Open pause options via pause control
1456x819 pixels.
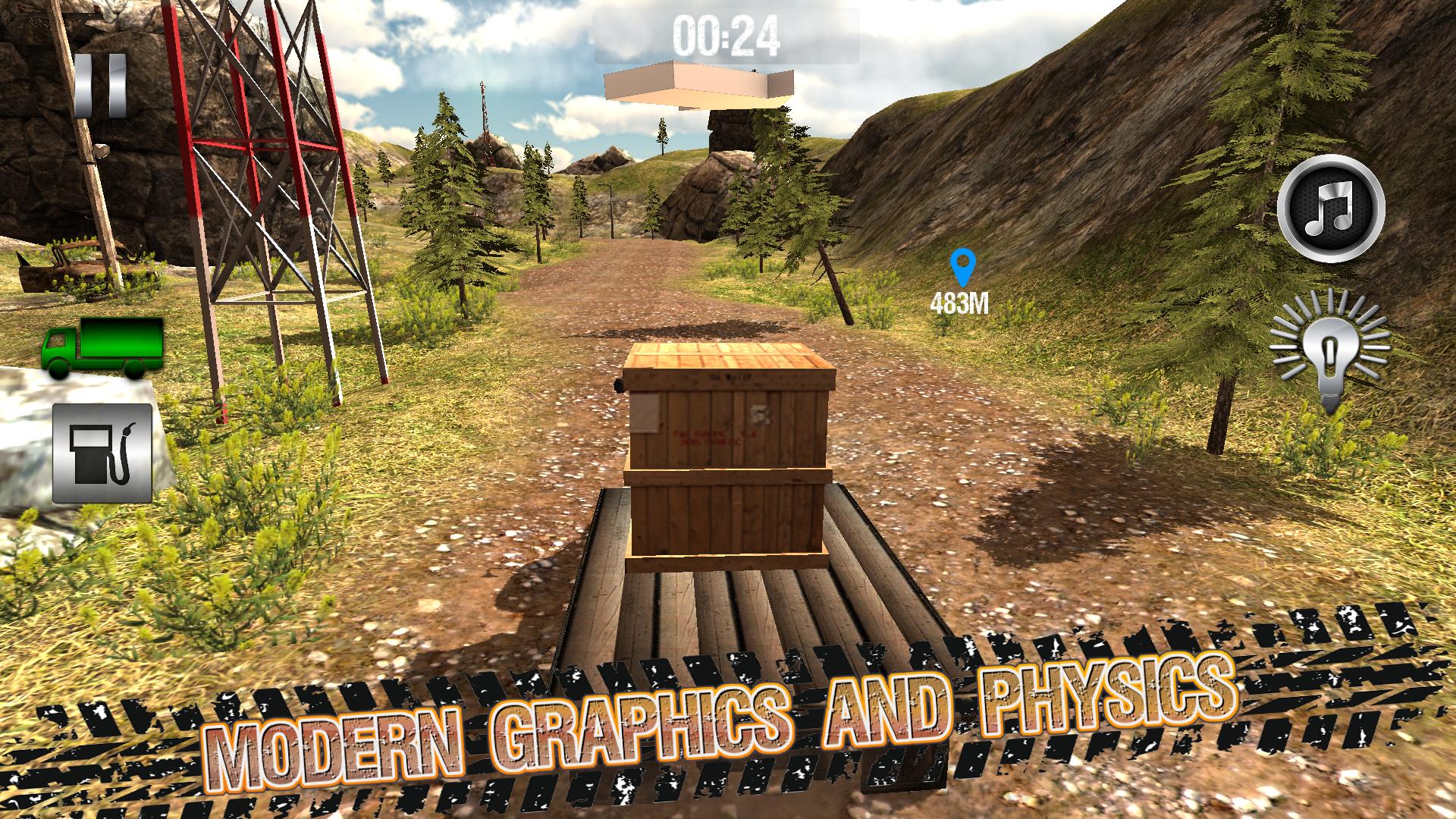(102, 86)
